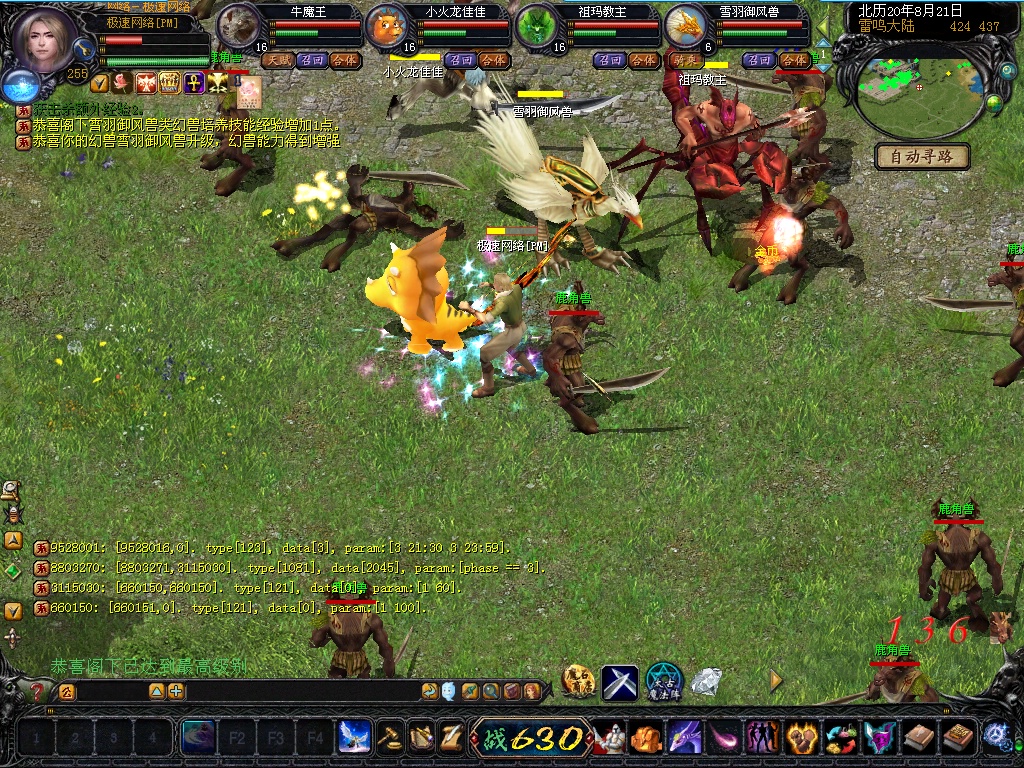
Task: Click 合体 under 祖玛教主
Action: (644, 60)
